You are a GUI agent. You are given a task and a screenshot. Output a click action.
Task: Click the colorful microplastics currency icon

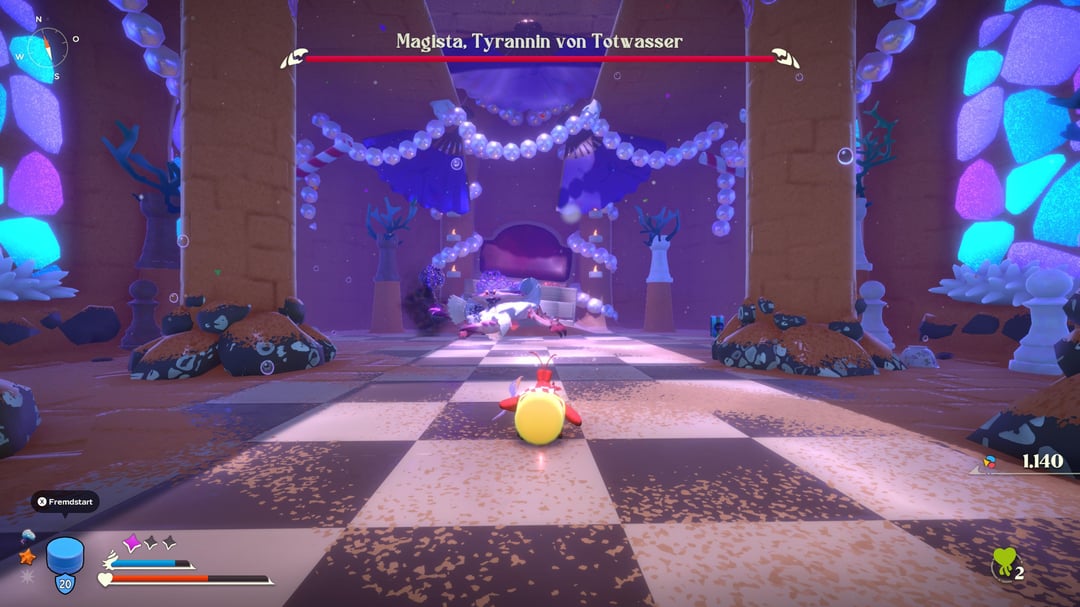coord(990,462)
